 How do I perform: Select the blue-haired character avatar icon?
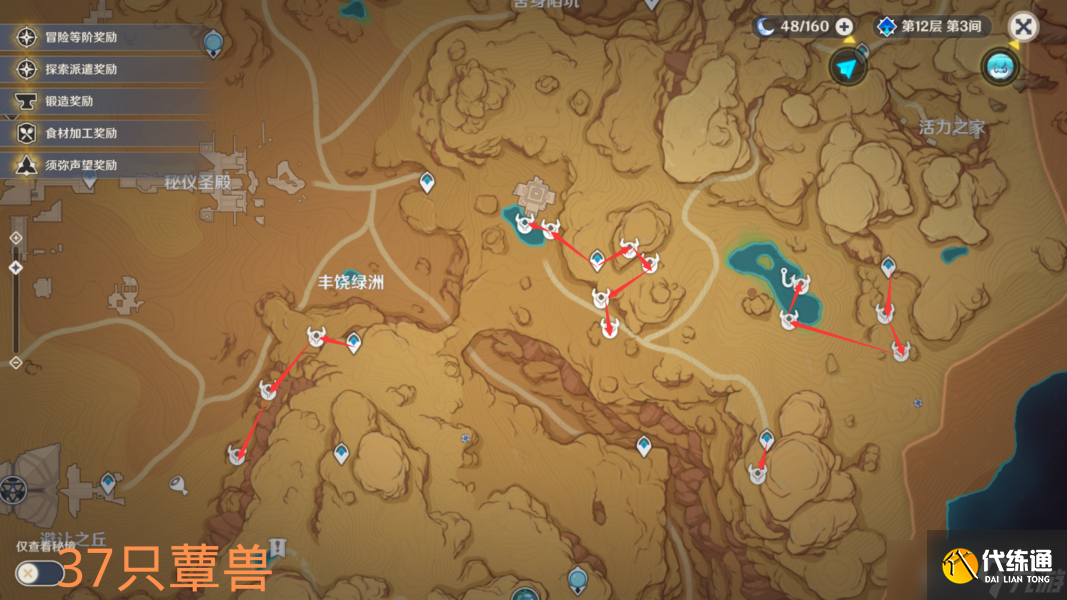999,66
